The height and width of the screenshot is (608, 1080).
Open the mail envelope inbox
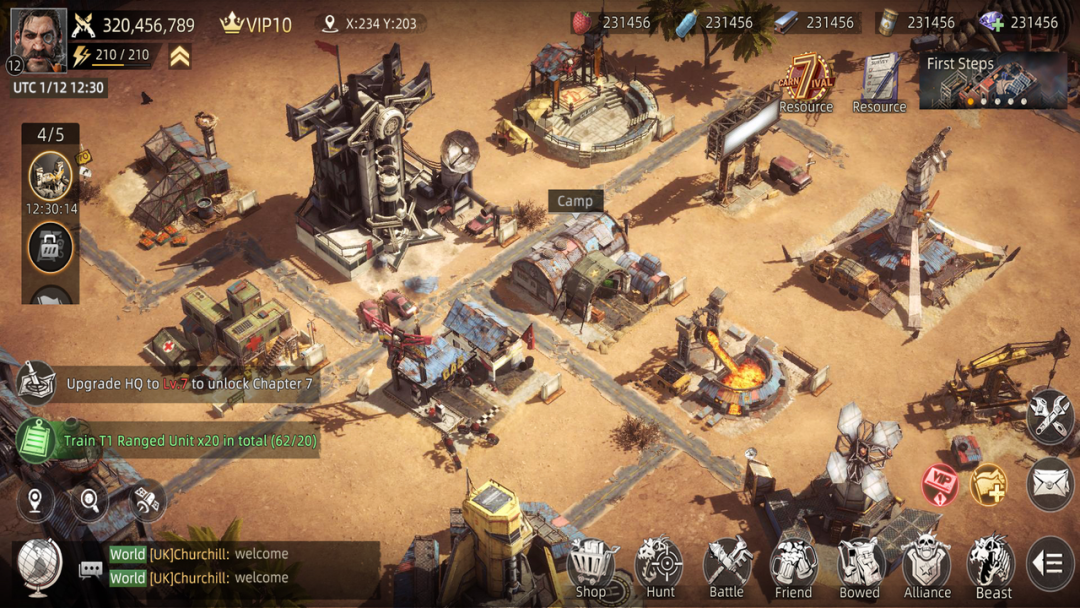coord(1050,483)
